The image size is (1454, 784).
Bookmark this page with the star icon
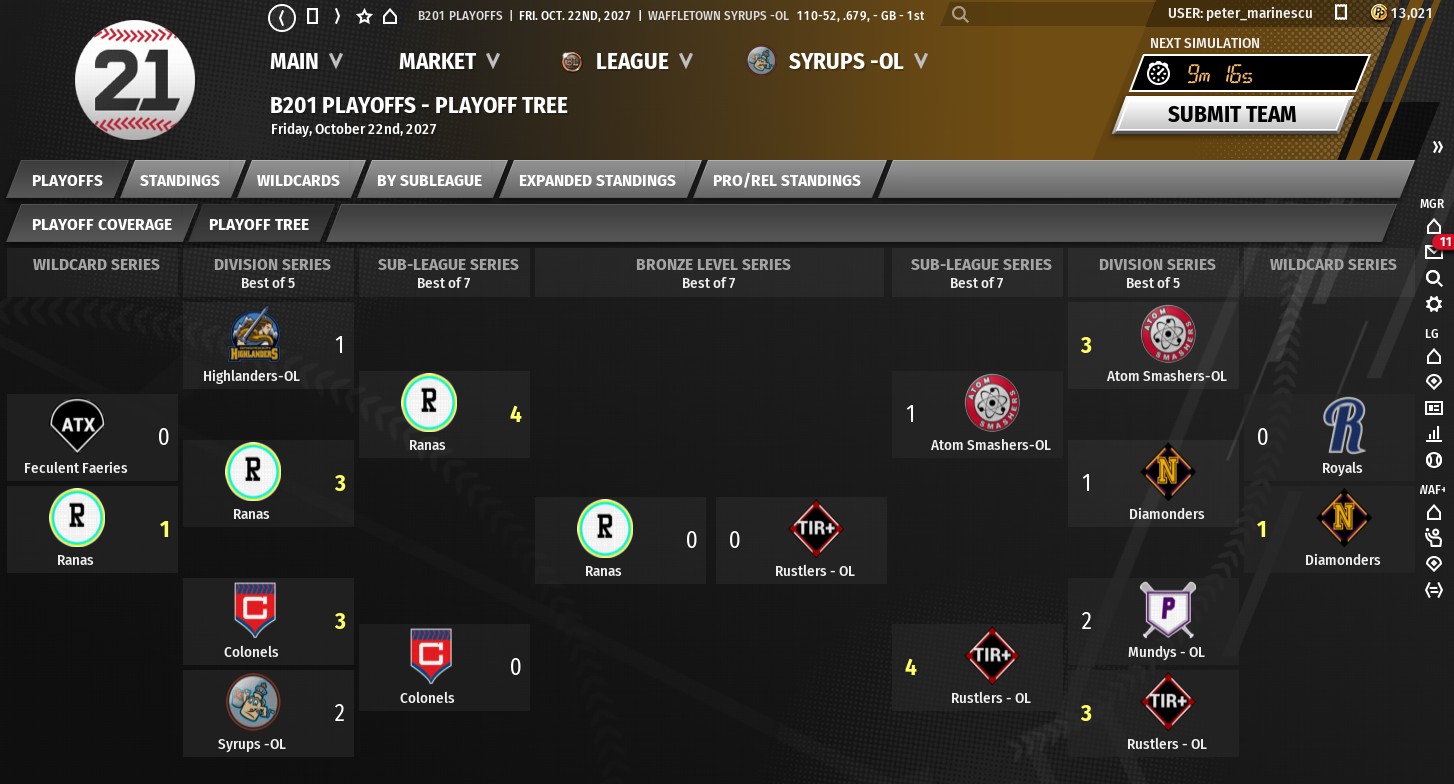click(x=364, y=16)
